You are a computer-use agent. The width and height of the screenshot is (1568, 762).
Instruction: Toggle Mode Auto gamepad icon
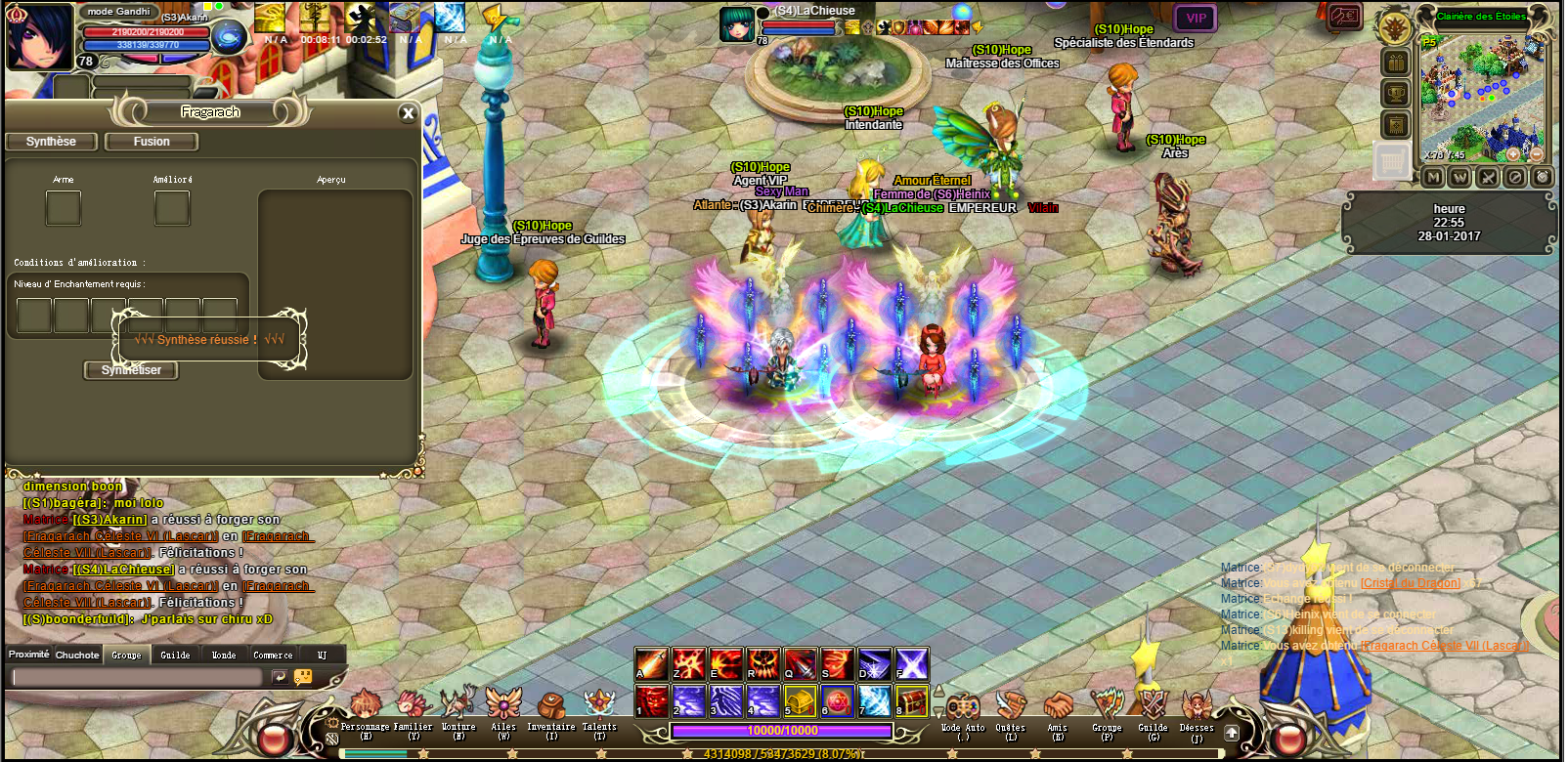point(963,705)
